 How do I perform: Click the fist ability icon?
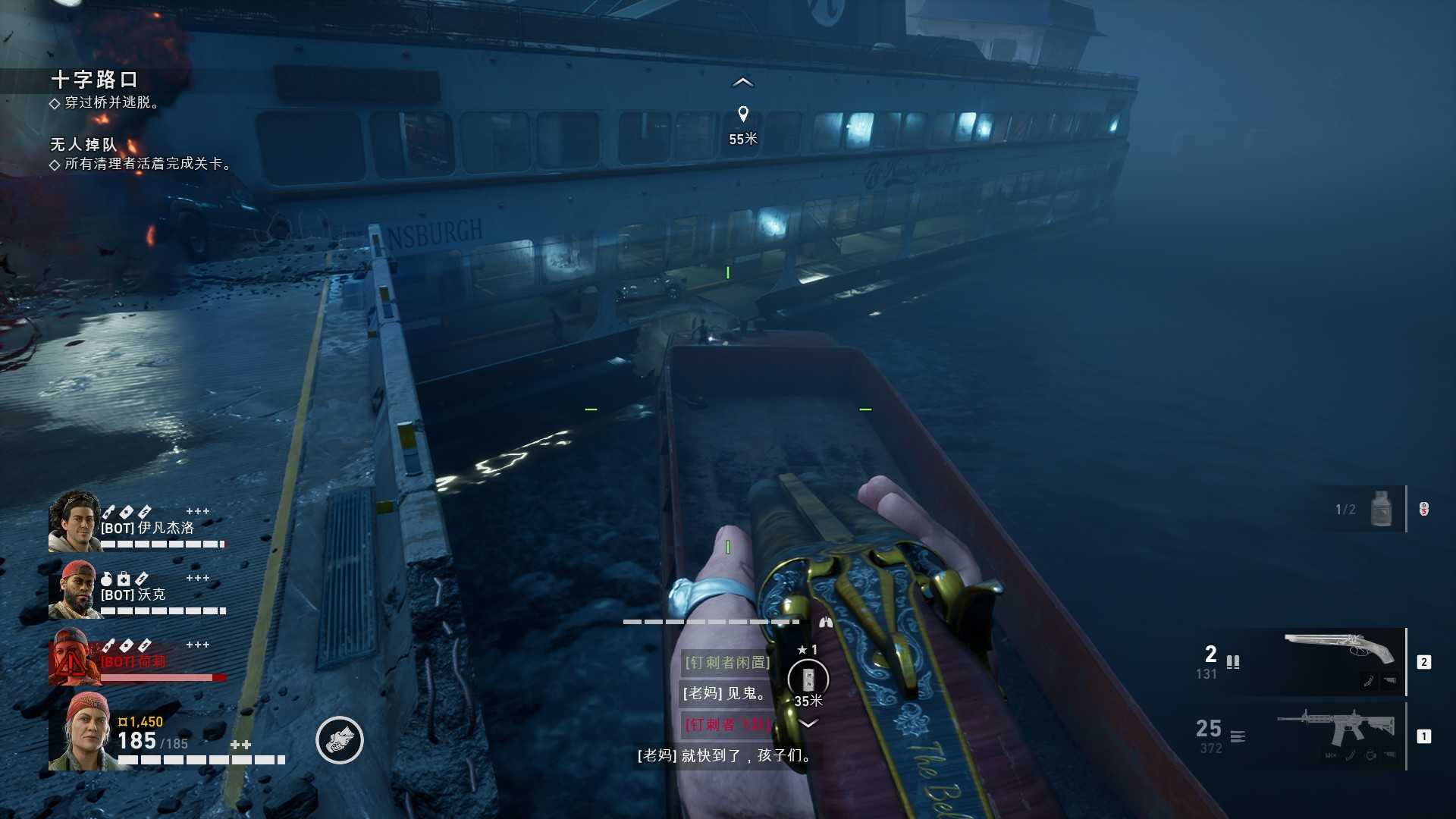339,740
